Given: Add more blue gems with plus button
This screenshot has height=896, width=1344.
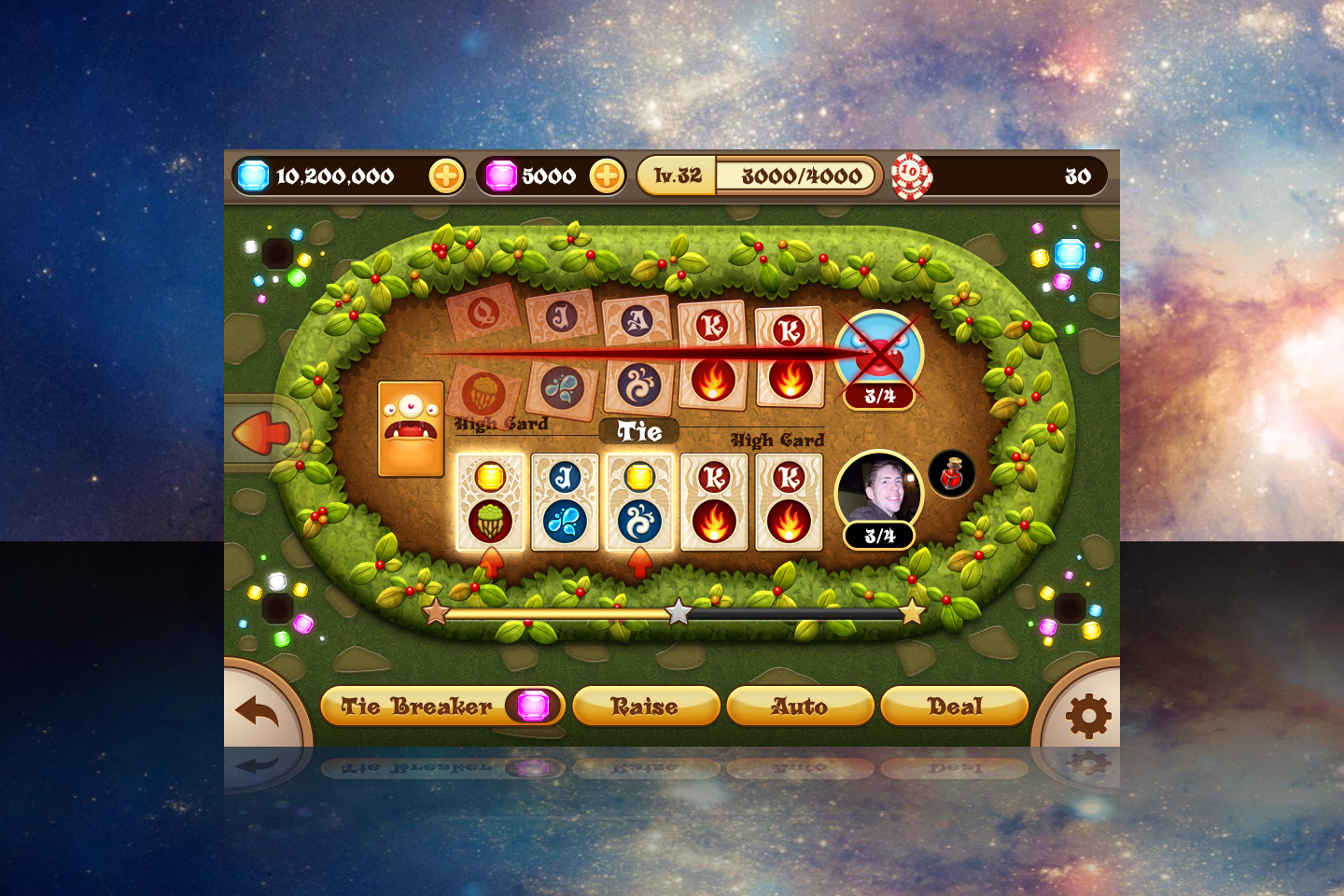Looking at the screenshot, I should [446, 175].
